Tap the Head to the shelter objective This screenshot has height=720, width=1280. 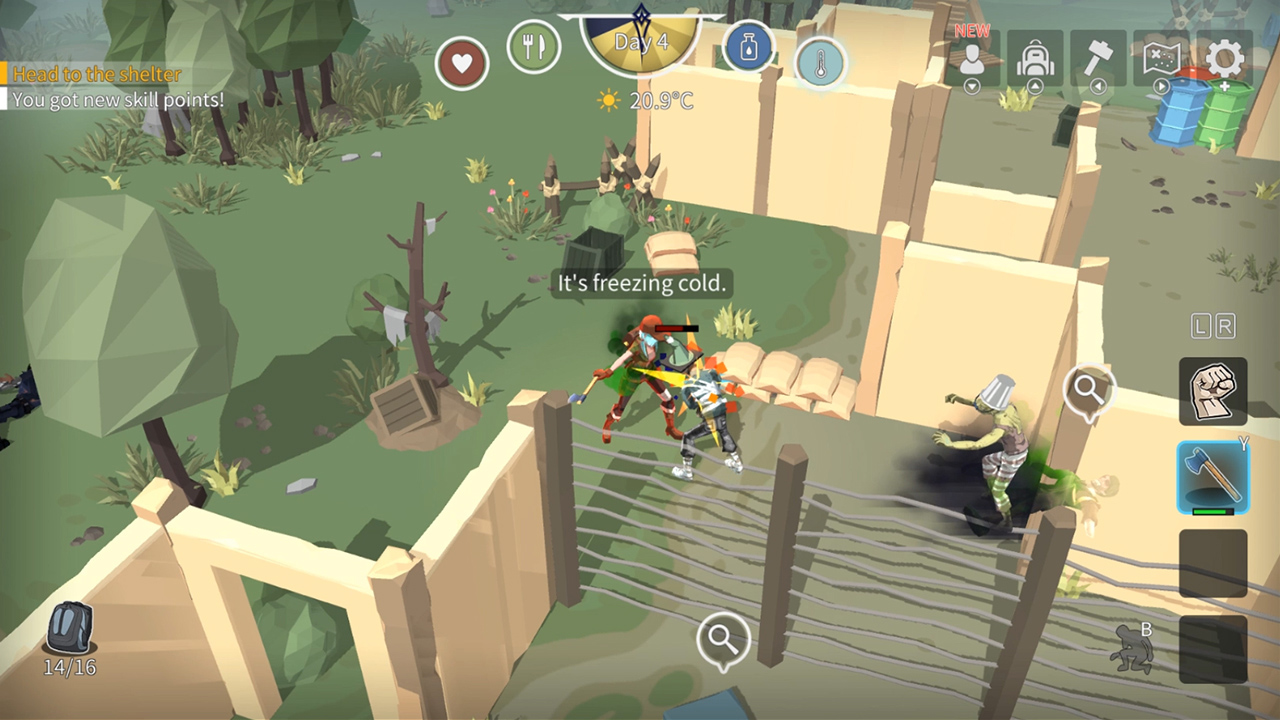pos(95,75)
